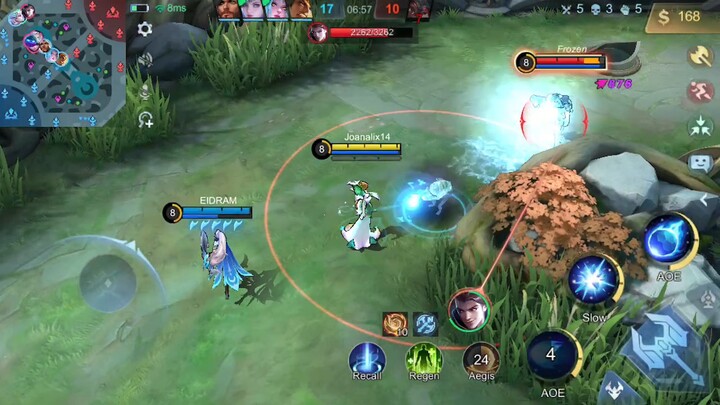Cast the top AOE skill with blue orb
This screenshot has width=720, height=405.
point(668,240)
